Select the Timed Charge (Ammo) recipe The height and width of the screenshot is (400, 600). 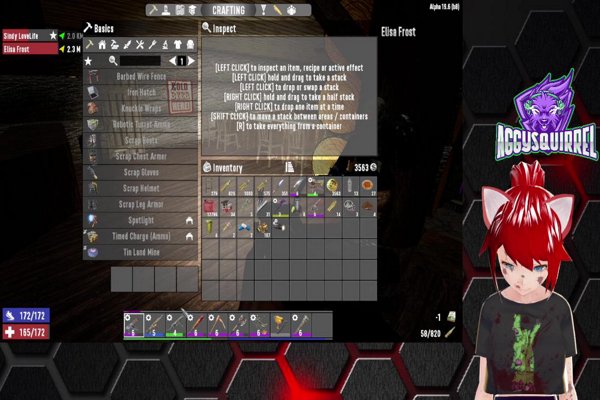[x=140, y=236]
